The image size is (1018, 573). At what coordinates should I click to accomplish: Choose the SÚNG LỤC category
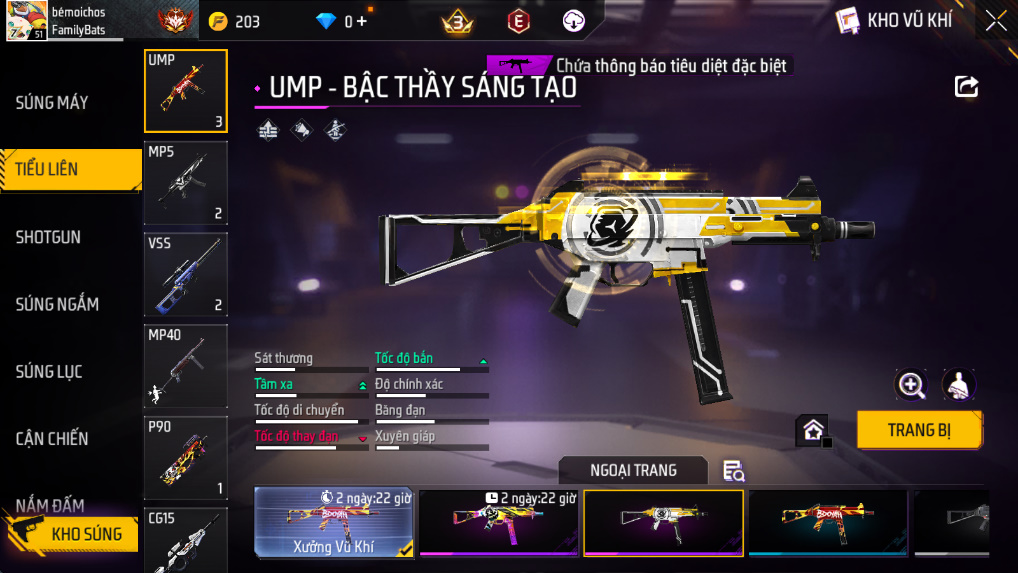click(49, 371)
